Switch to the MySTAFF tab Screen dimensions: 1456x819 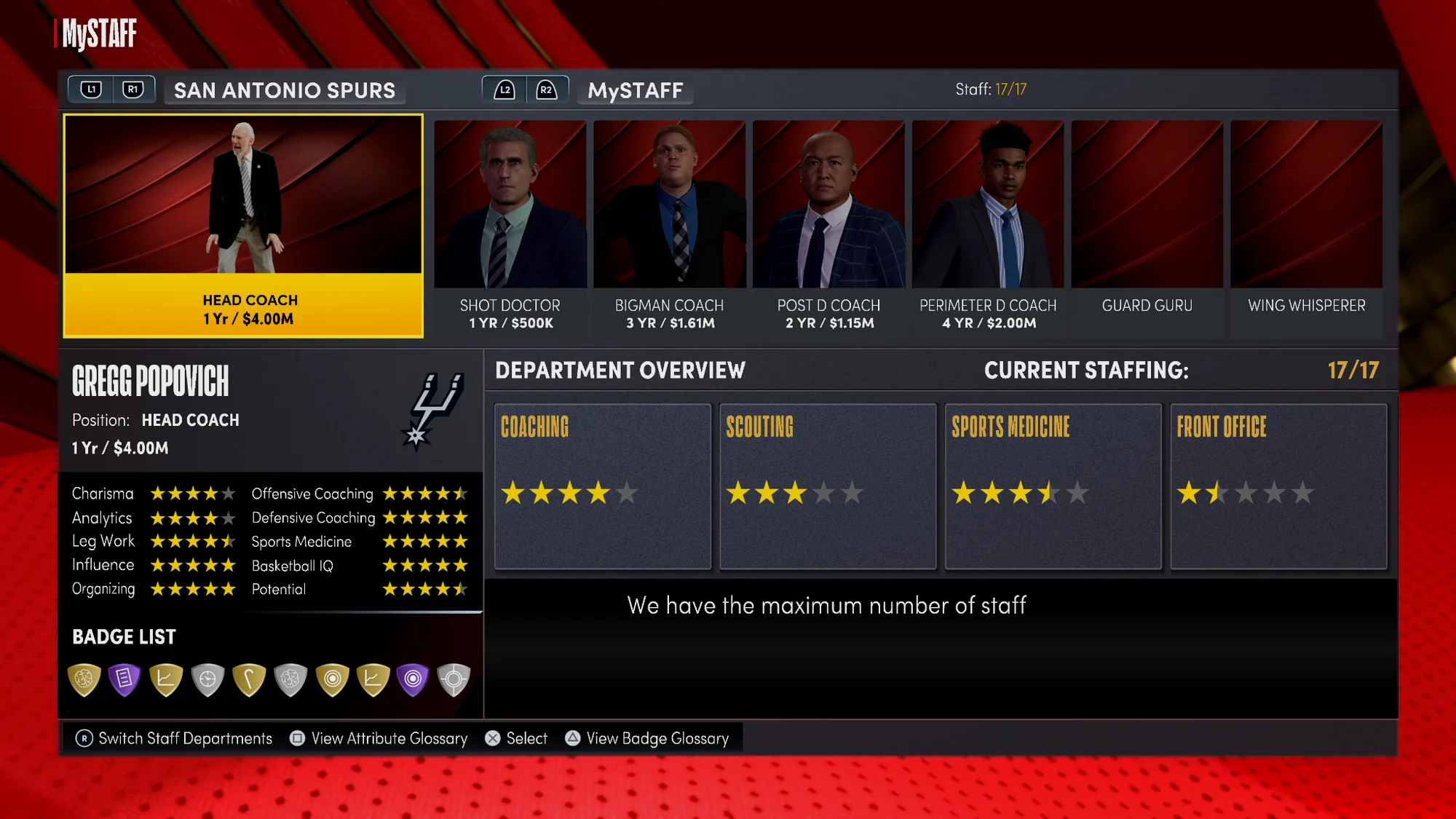(x=635, y=90)
